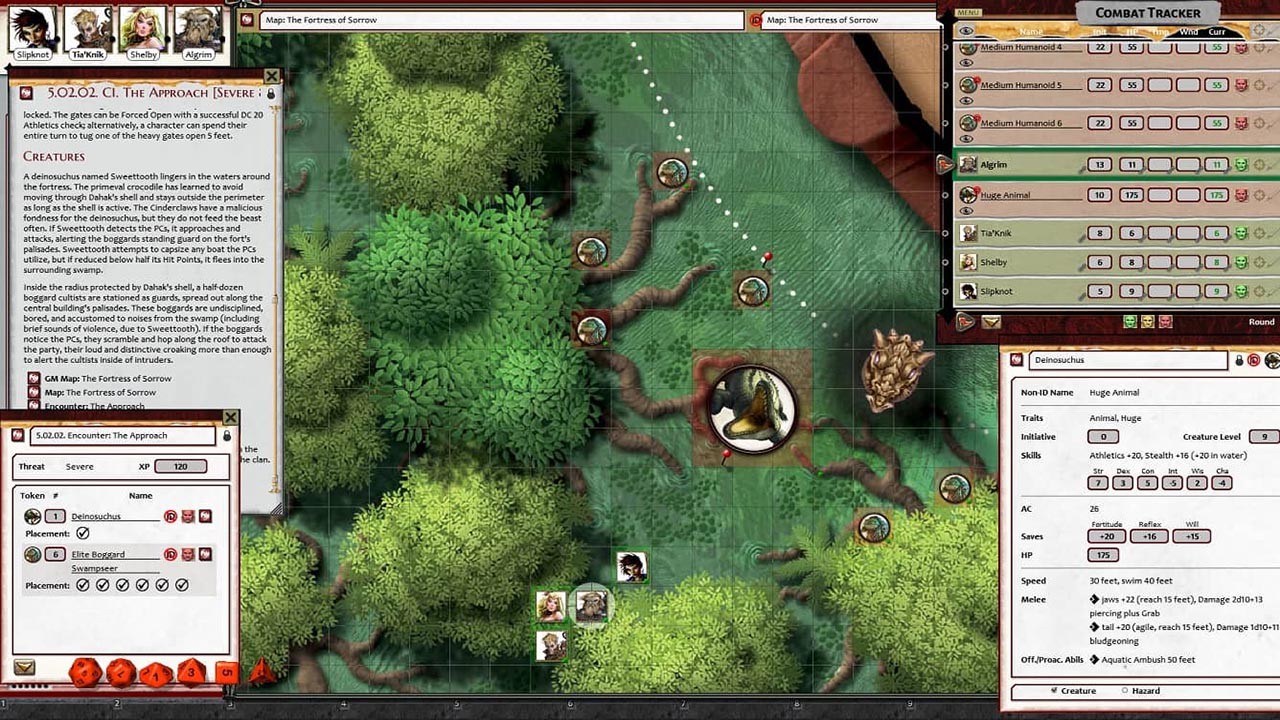
Task: Uncheck the Deinosuchus Placement checkbox
Action: pos(83,533)
